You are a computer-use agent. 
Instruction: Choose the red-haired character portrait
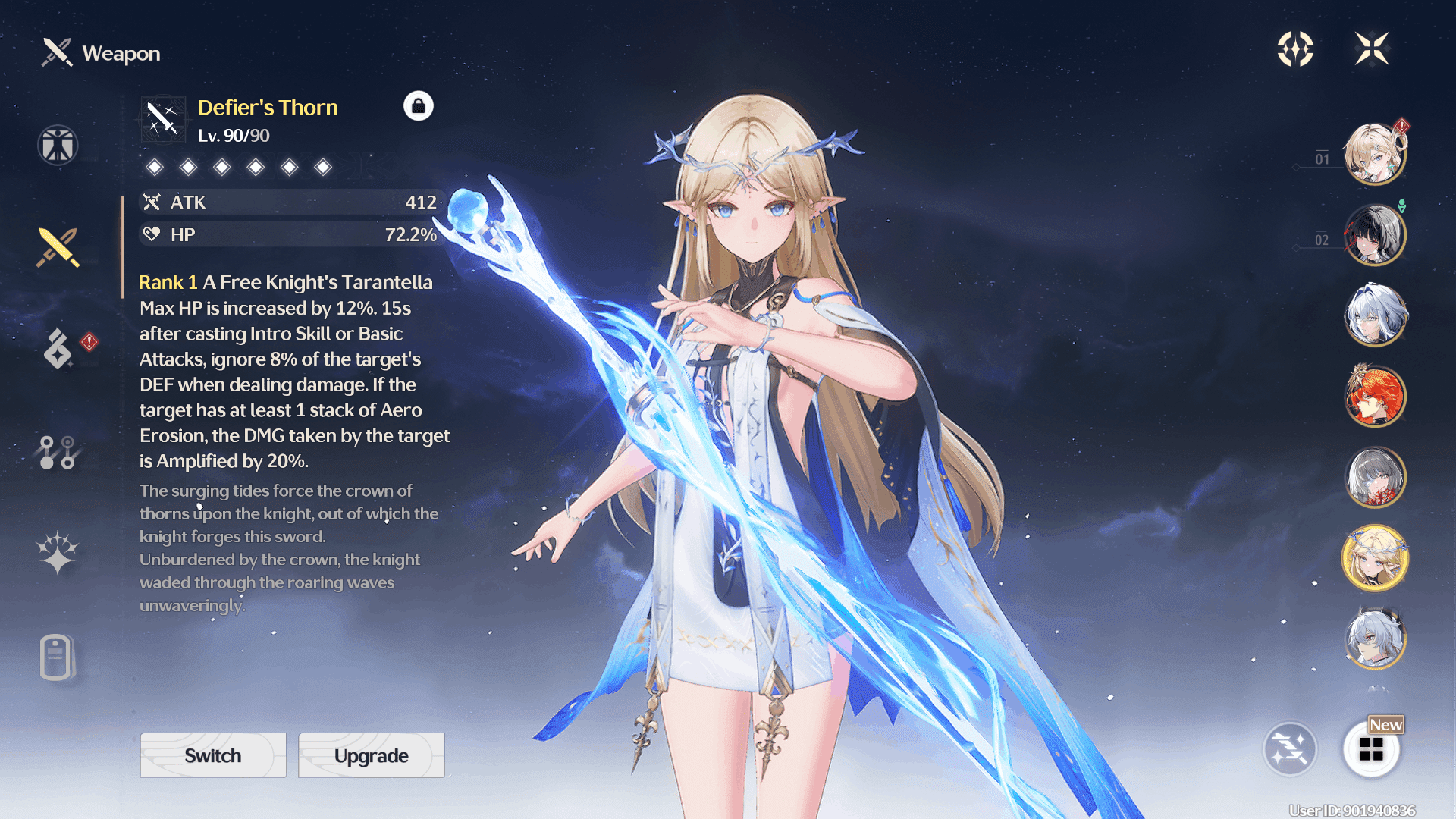[x=1374, y=396]
